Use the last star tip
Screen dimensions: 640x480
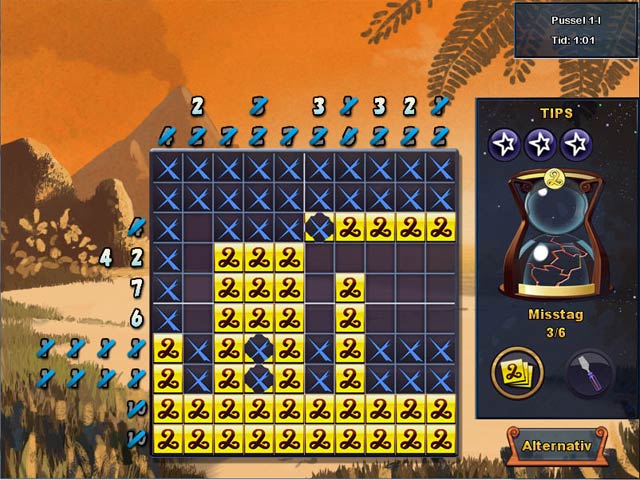coord(577,144)
